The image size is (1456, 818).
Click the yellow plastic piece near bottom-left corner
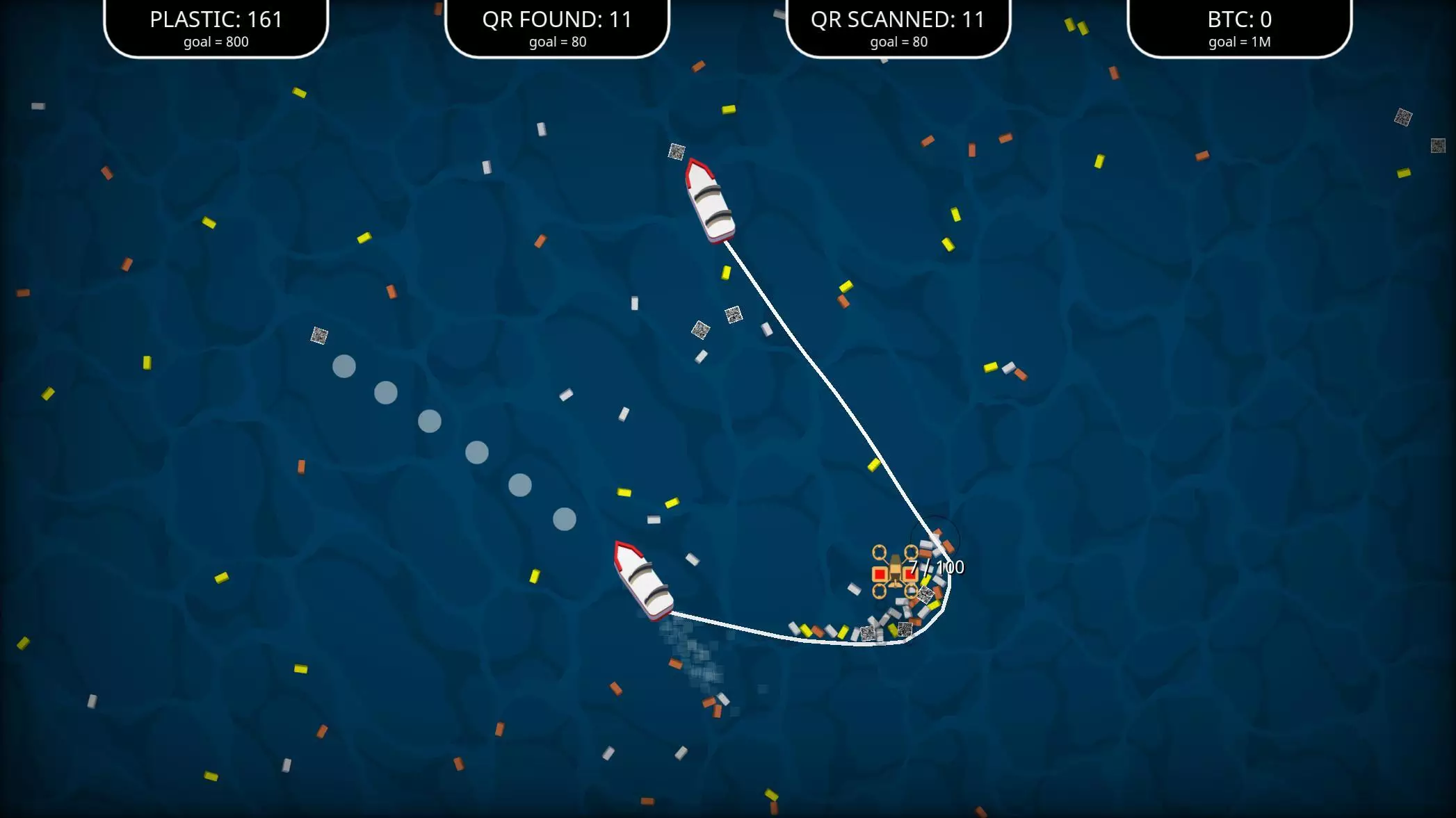click(211, 774)
